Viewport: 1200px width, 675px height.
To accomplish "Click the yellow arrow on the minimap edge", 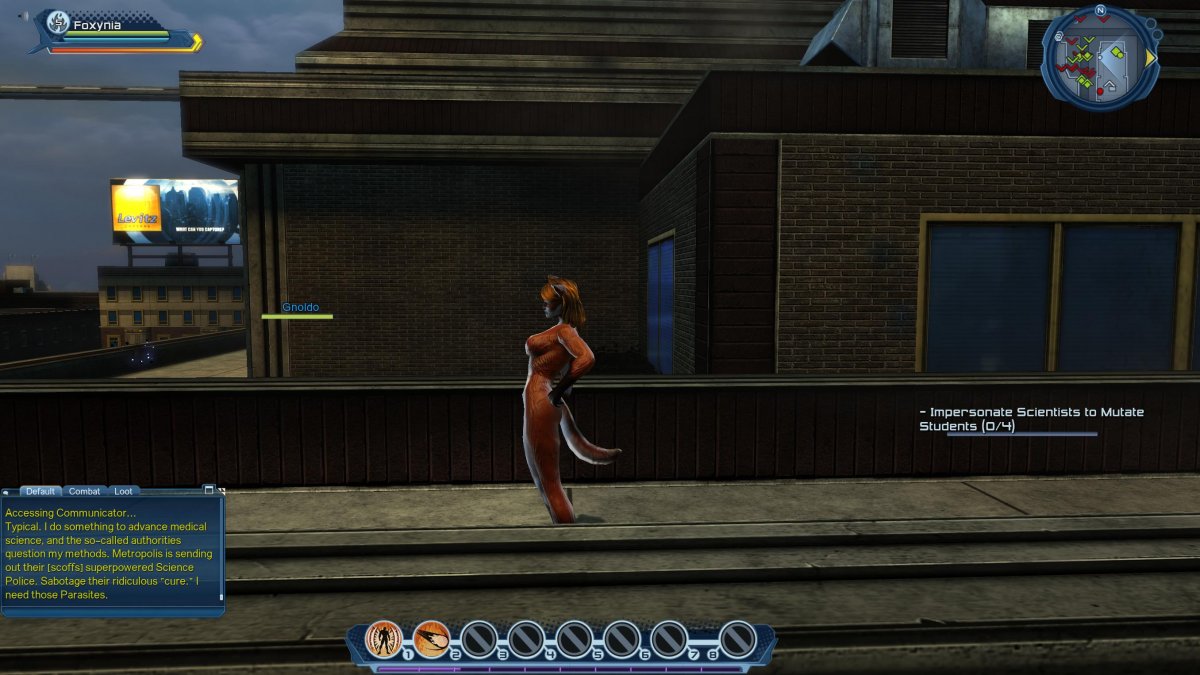I will (1151, 58).
